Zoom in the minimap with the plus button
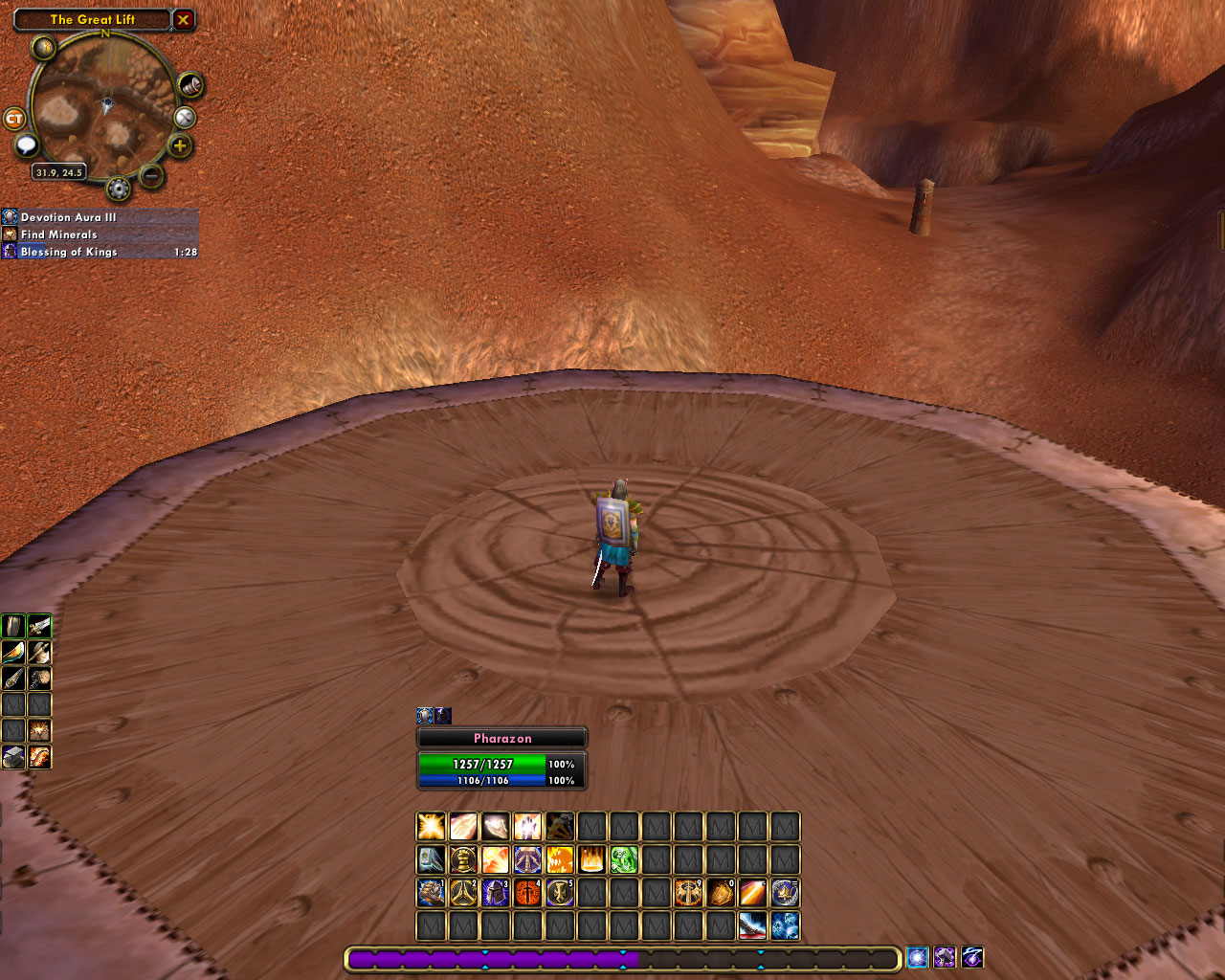The height and width of the screenshot is (980, 1225). (x=179, y=146)
